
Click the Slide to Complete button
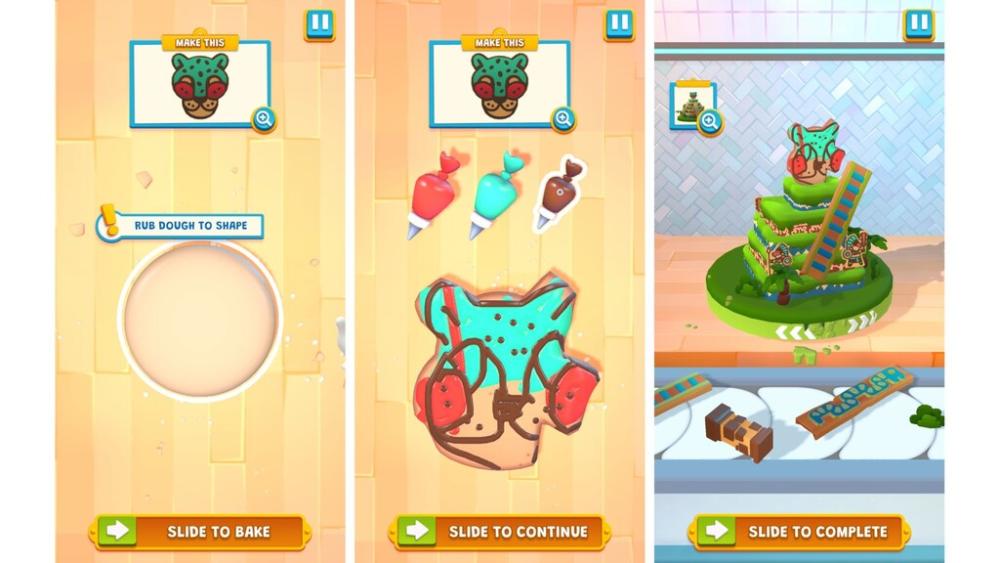pyautogui.click(x=799, y=531)
